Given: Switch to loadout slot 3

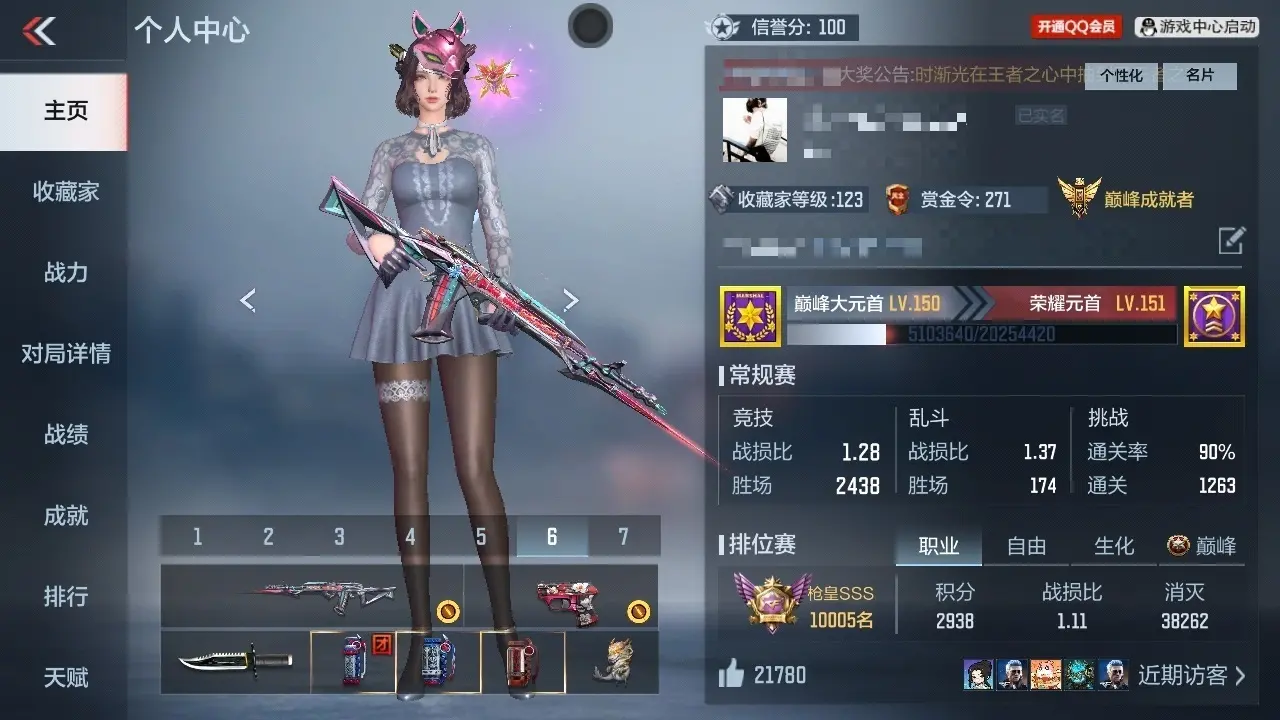Looking at the screenshot, I should [339, 537].
